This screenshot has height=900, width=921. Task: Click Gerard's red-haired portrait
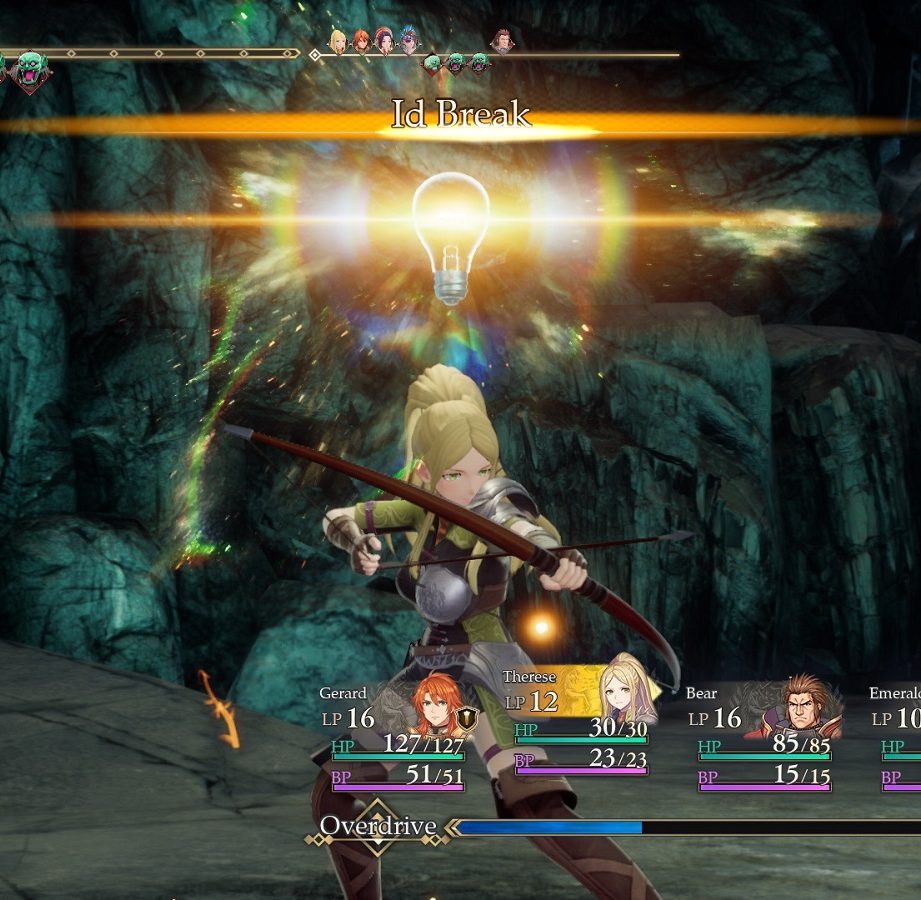coord(437,704)
